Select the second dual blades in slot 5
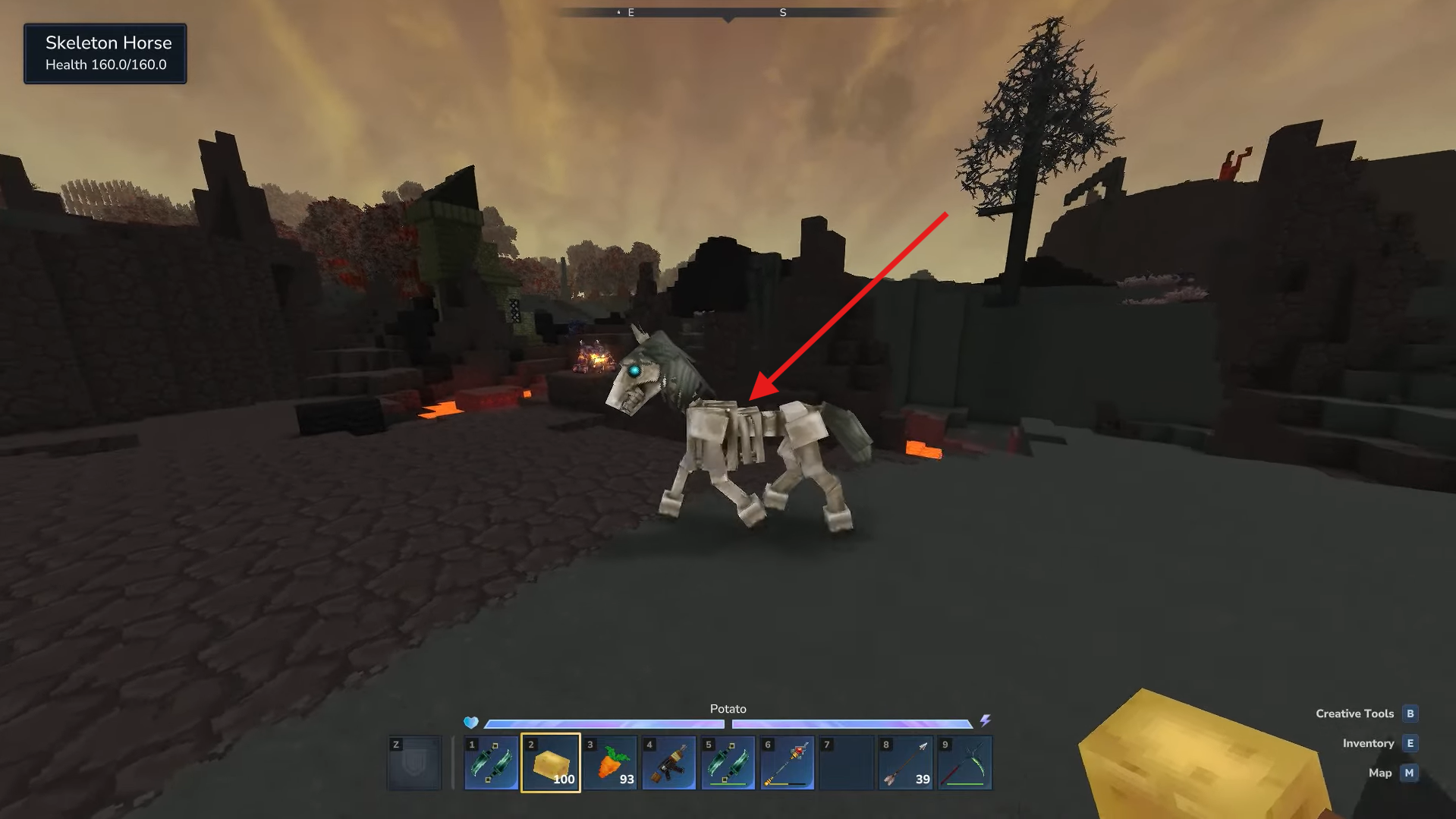Viewport: 1456px width, 819px height. pyautogui.click(x=728, y=762)
